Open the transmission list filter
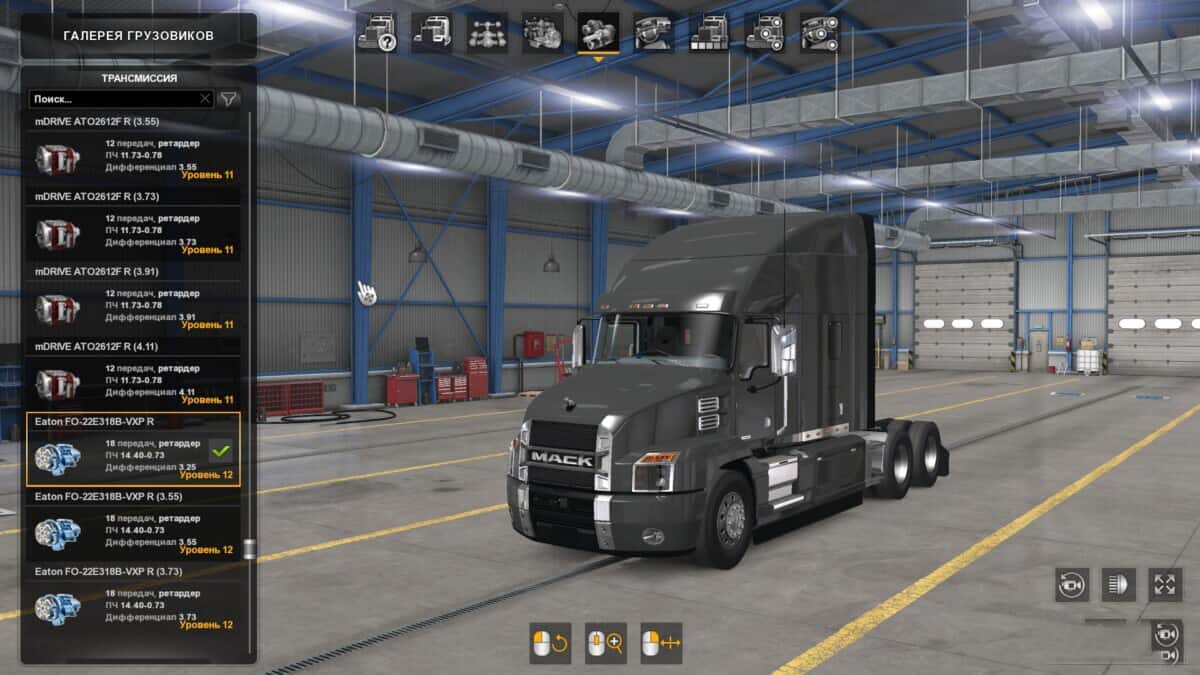 pyautogui.click(x=229, y=99)
